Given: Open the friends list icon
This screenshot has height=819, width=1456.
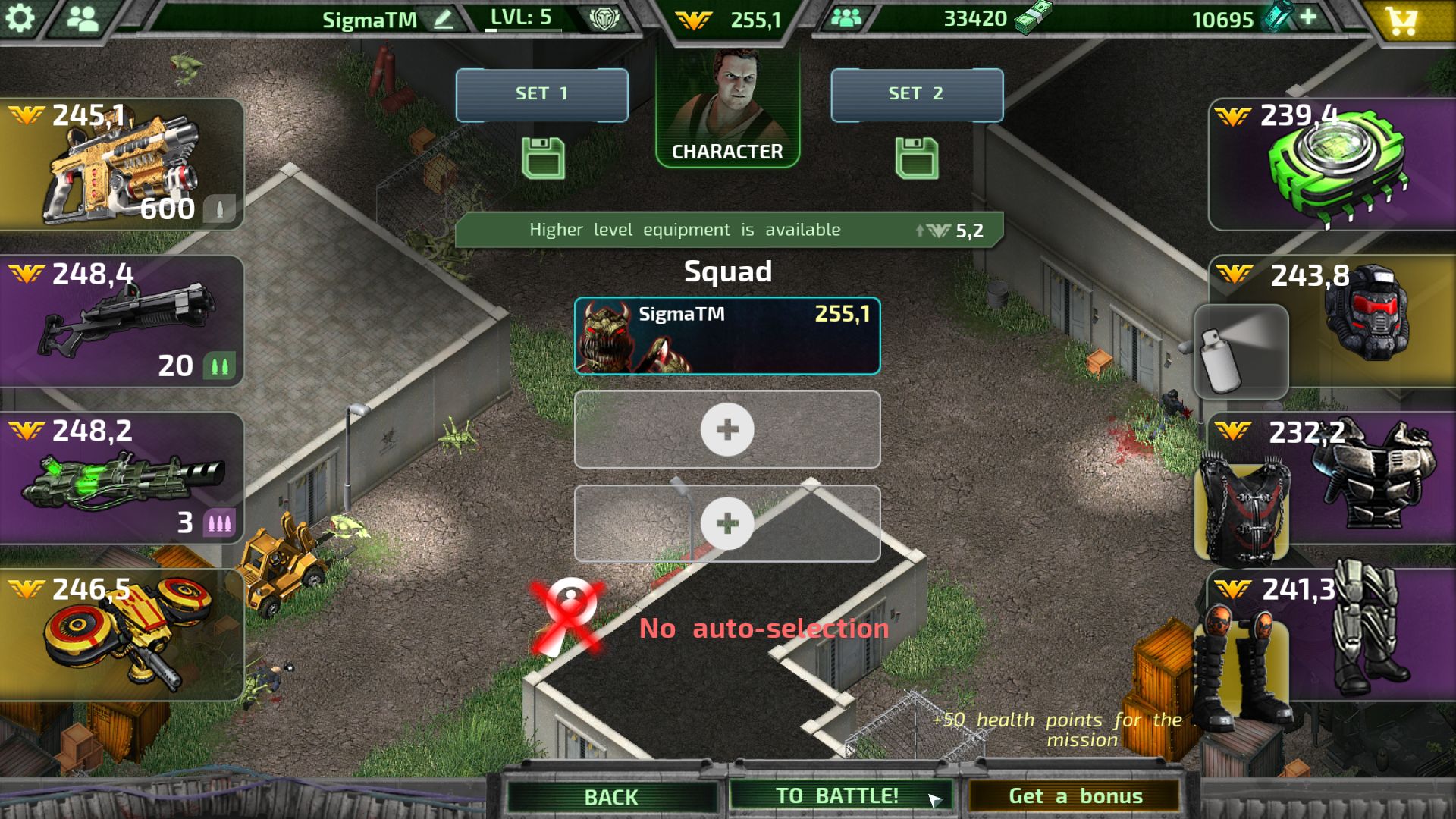Looking at the screenshot, I should (x=83, y=18).
